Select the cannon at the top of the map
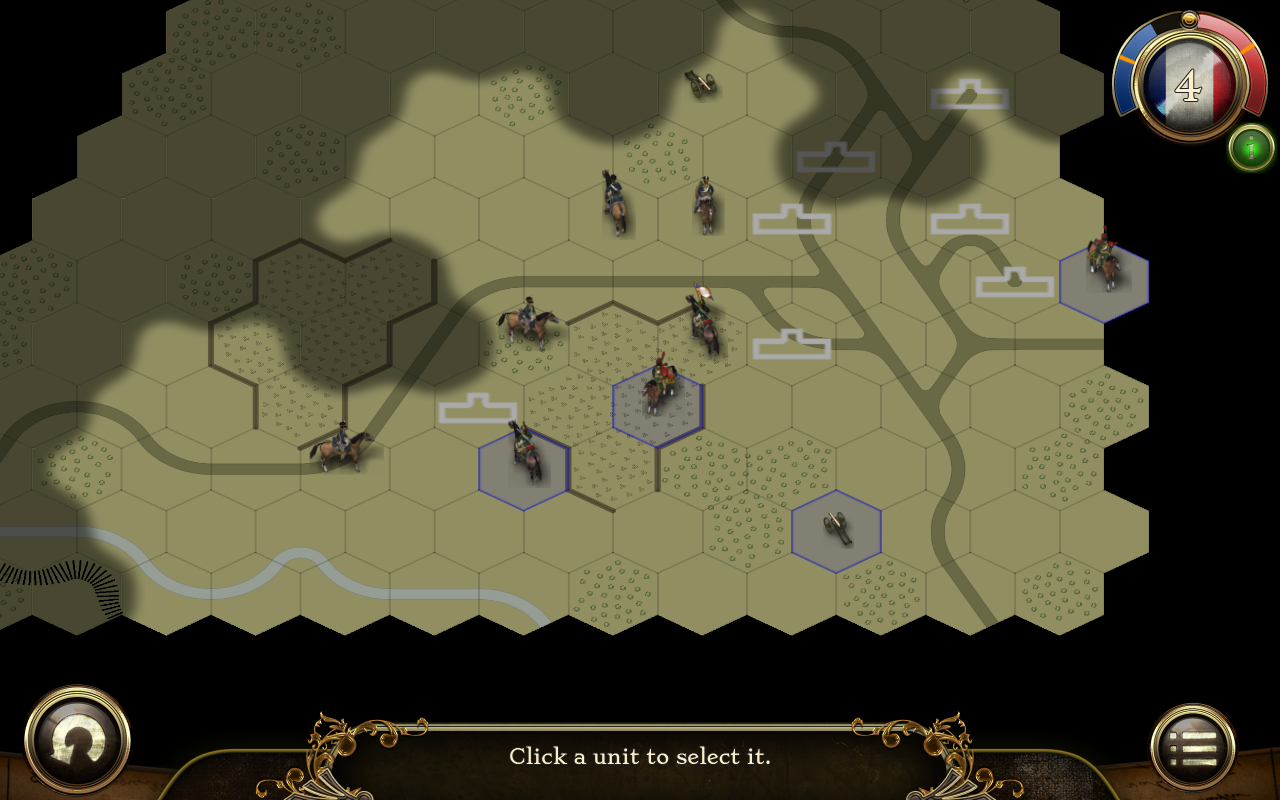 click(x=700, y=85)
